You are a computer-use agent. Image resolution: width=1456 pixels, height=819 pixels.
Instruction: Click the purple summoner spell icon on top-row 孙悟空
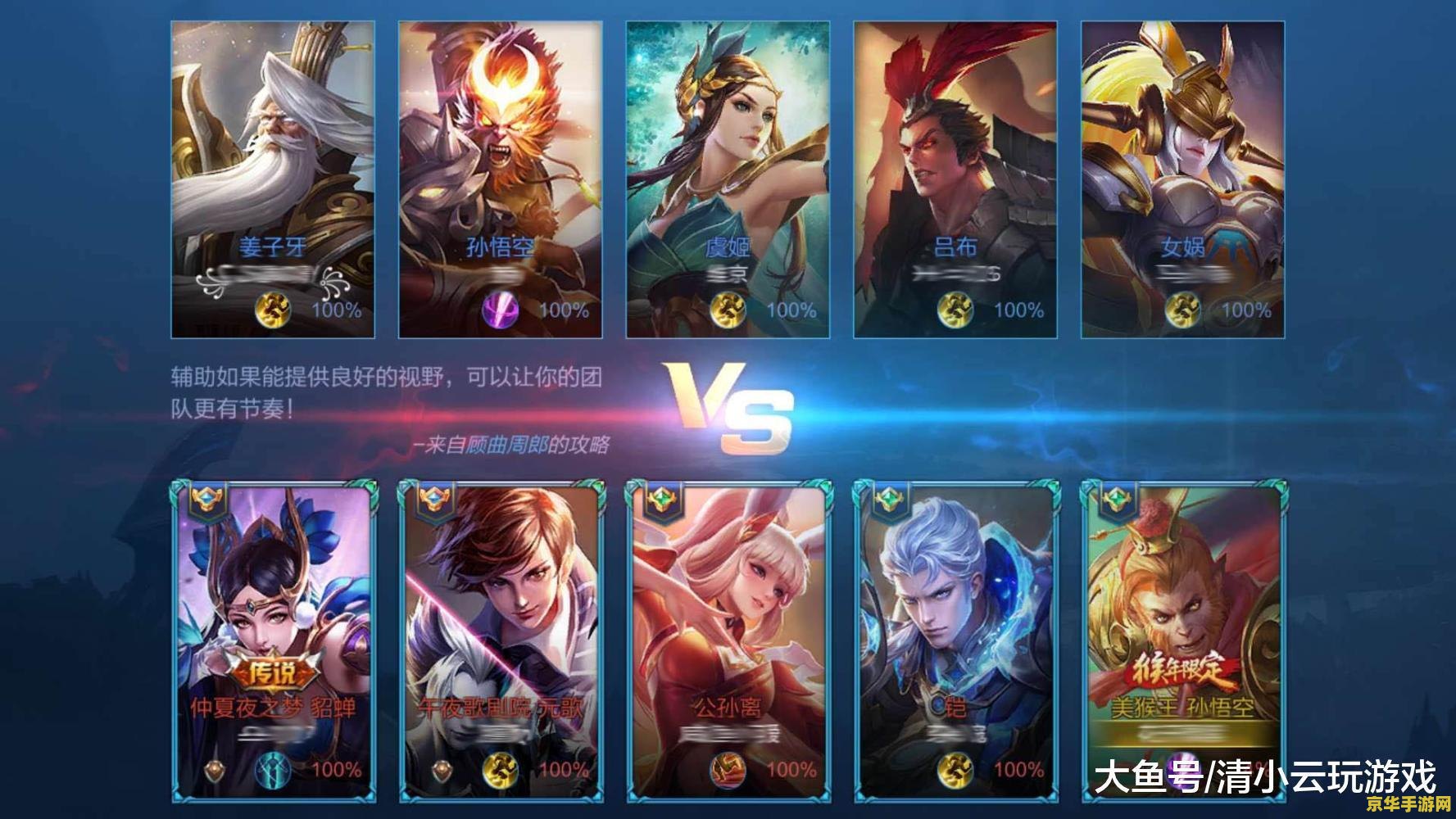[x=500, y=310]
